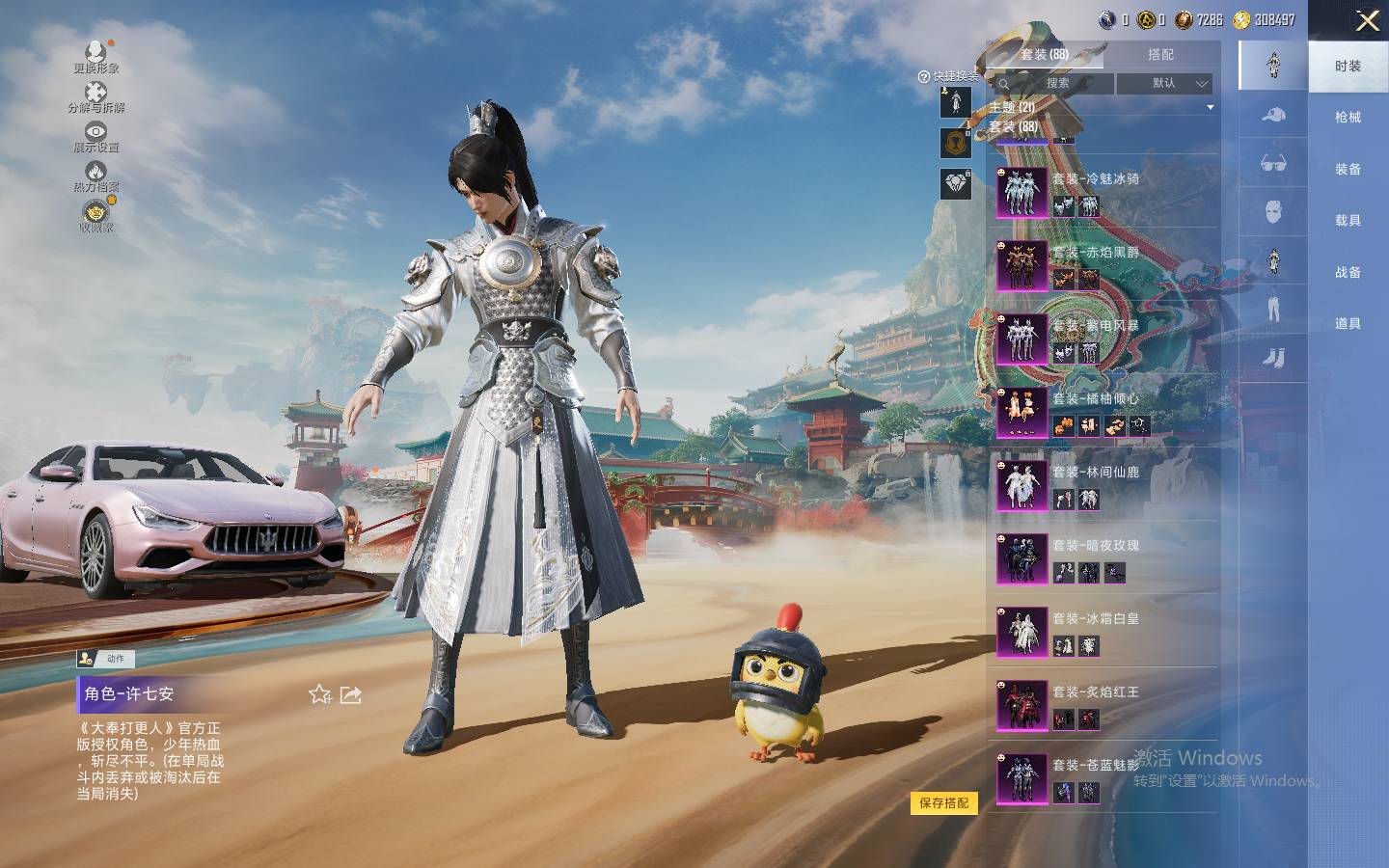The image size is (1389, 868).
Task: Open 展示设置 display settings
Action: coord(96,135)
